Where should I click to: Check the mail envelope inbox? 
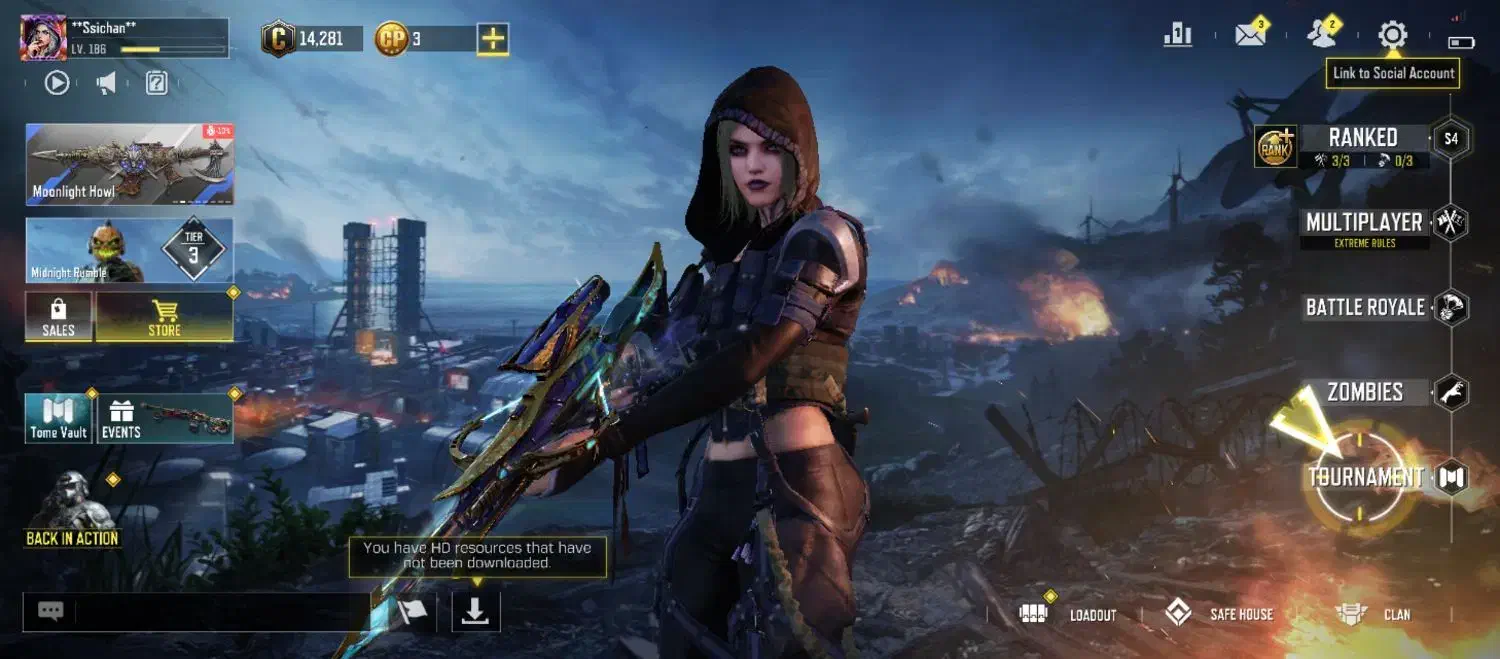[x=1250, y=35]
